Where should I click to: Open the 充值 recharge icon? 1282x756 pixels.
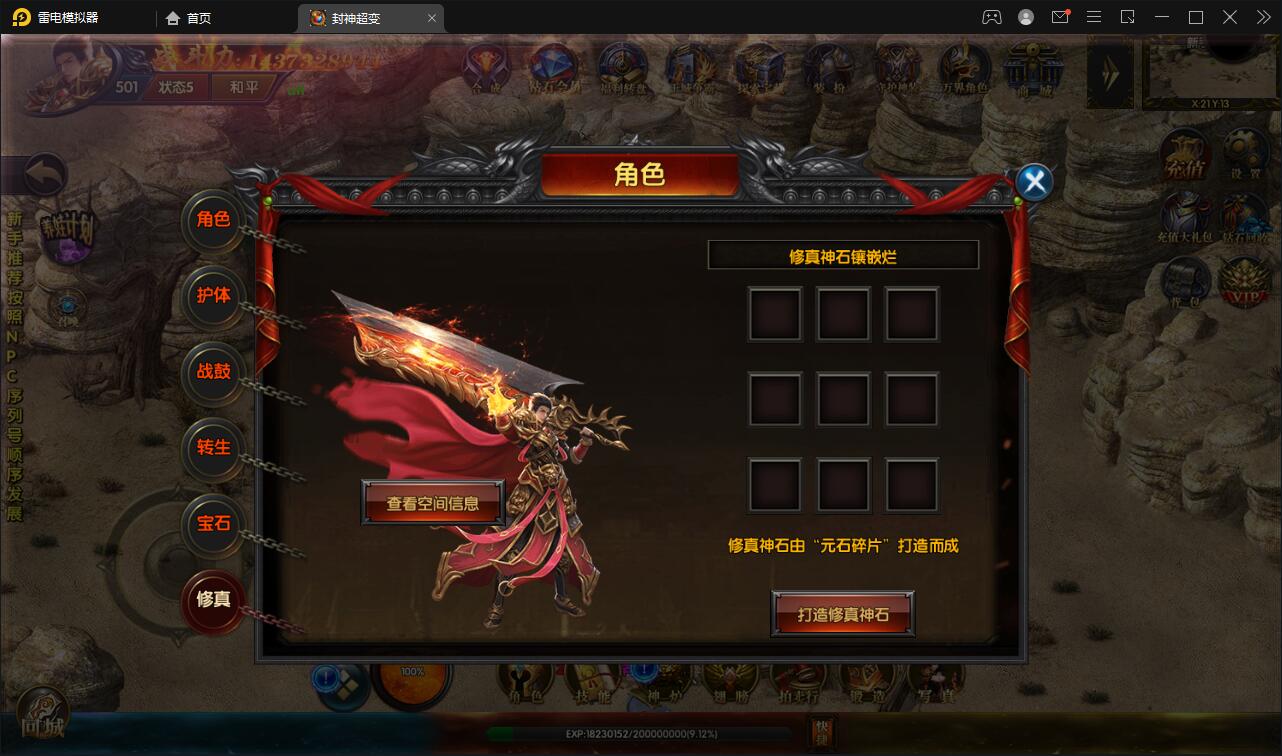pyautogui.click(x=1186, y=152)
